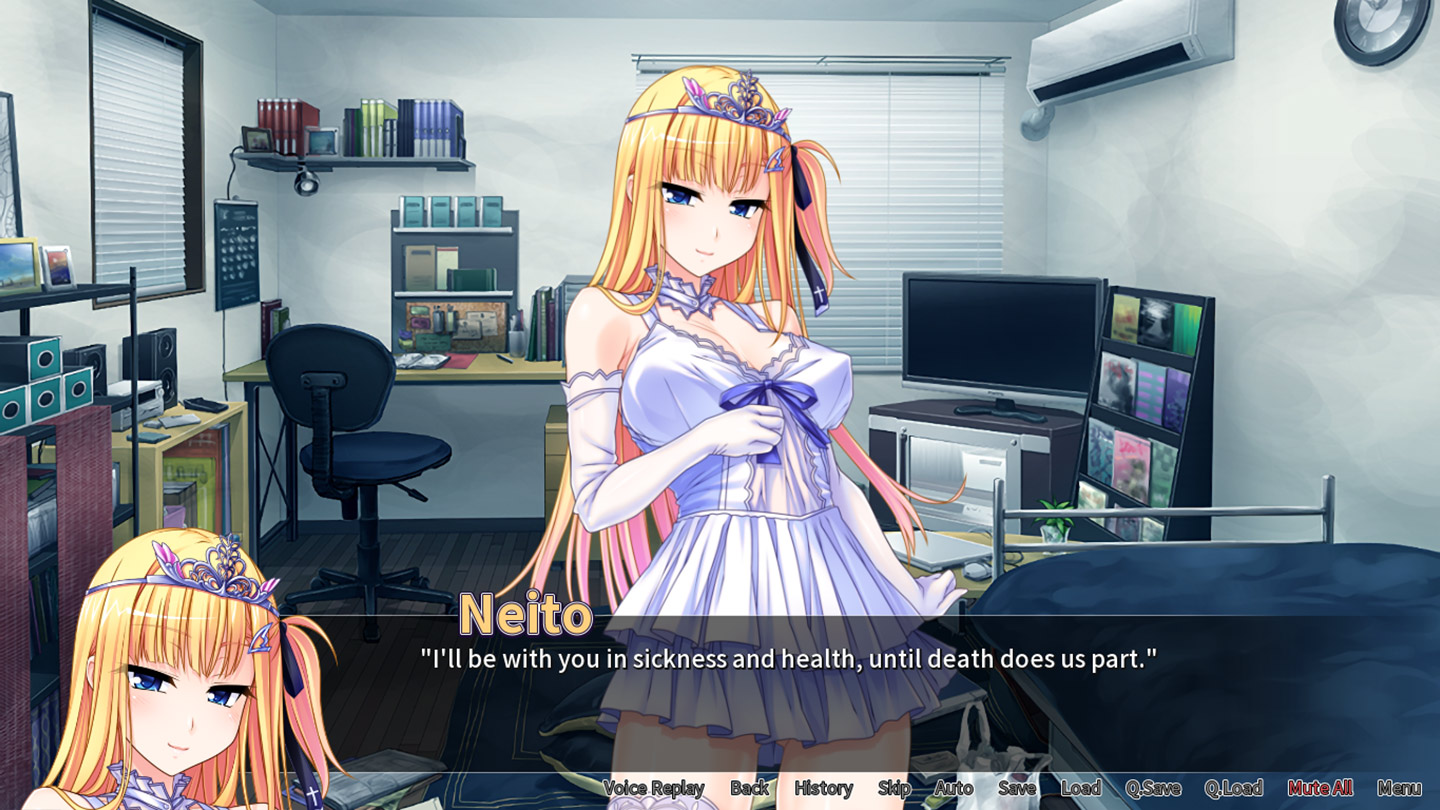Open the dialogue History log
Screen dimensions: 1440x810
pos(823,788)
